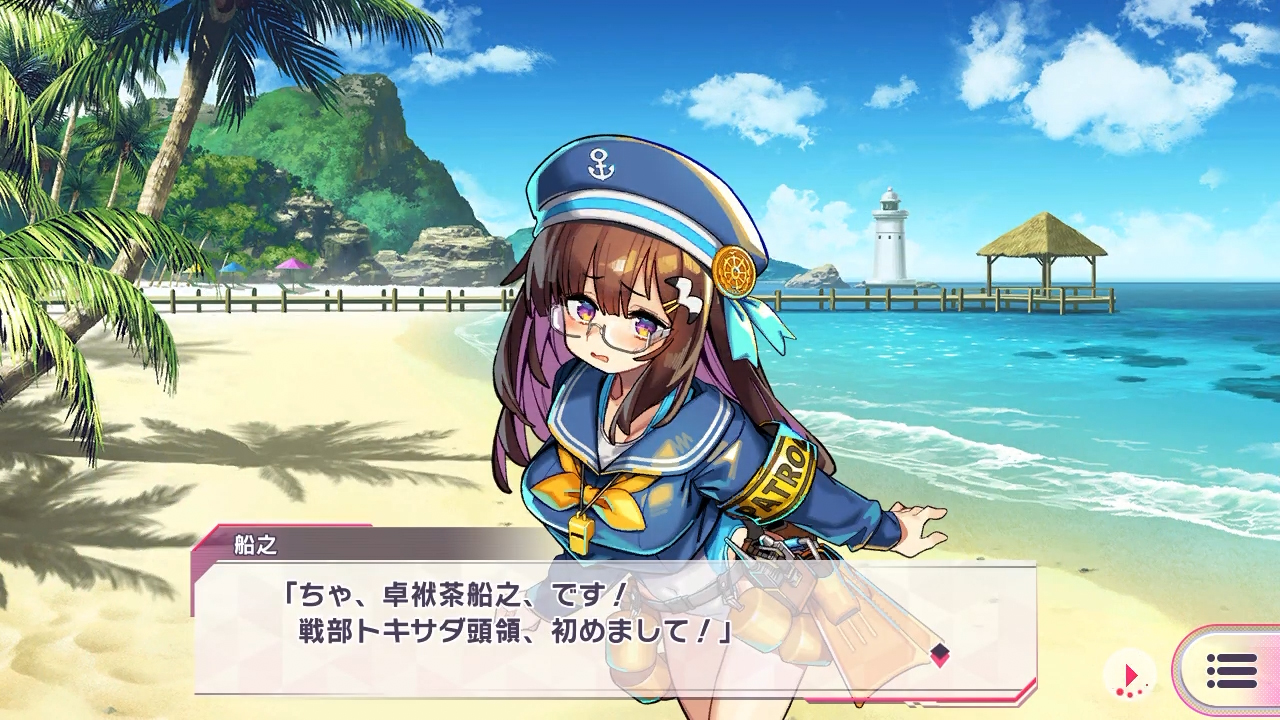Viewport: 1280px width, 720px height.
Task: Click the diamond continue indicator in the dialogue
Action: click(939, 655)
